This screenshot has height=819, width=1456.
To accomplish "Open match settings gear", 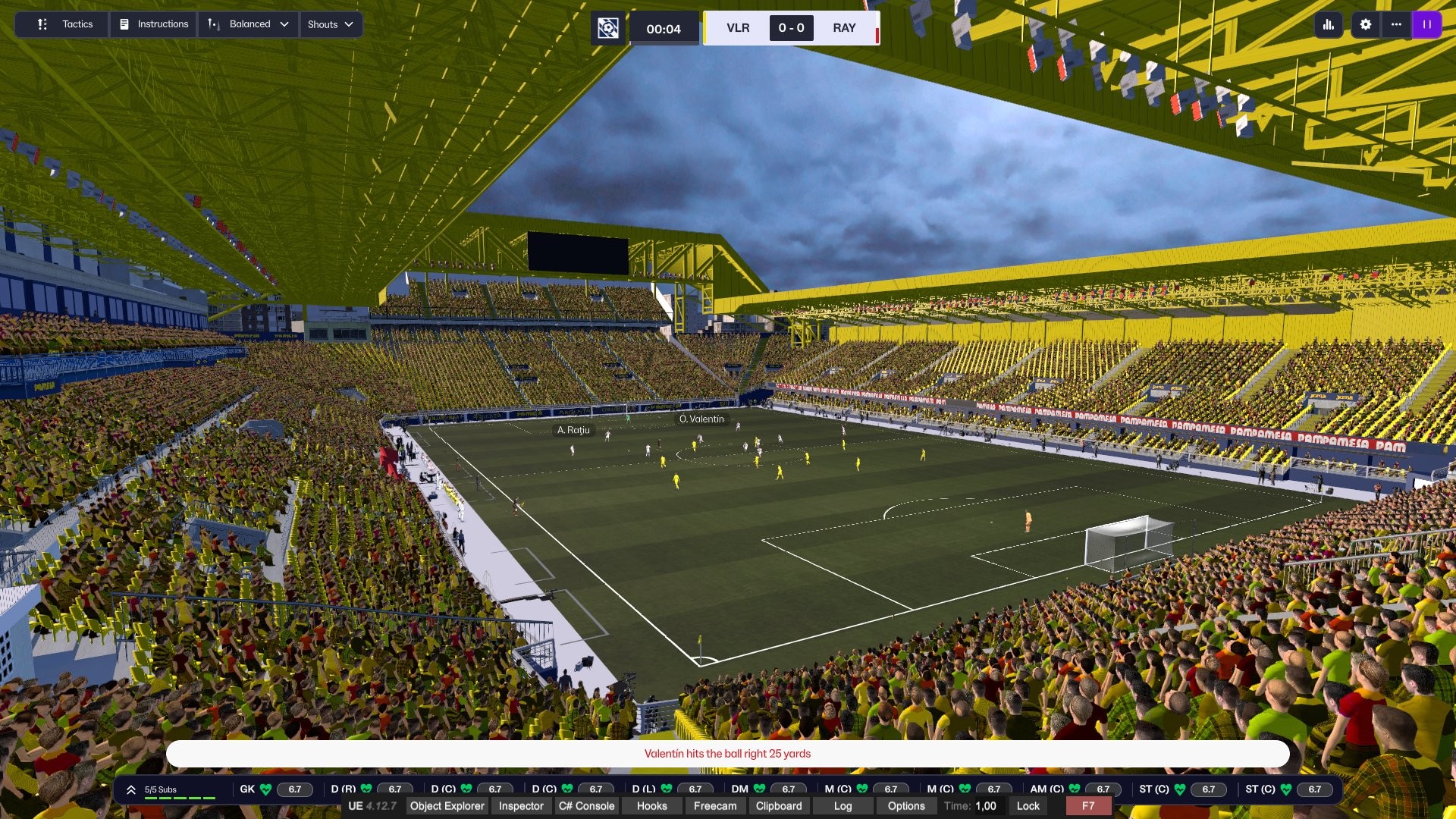I will pyautogui.click(x=1366, y=24).
